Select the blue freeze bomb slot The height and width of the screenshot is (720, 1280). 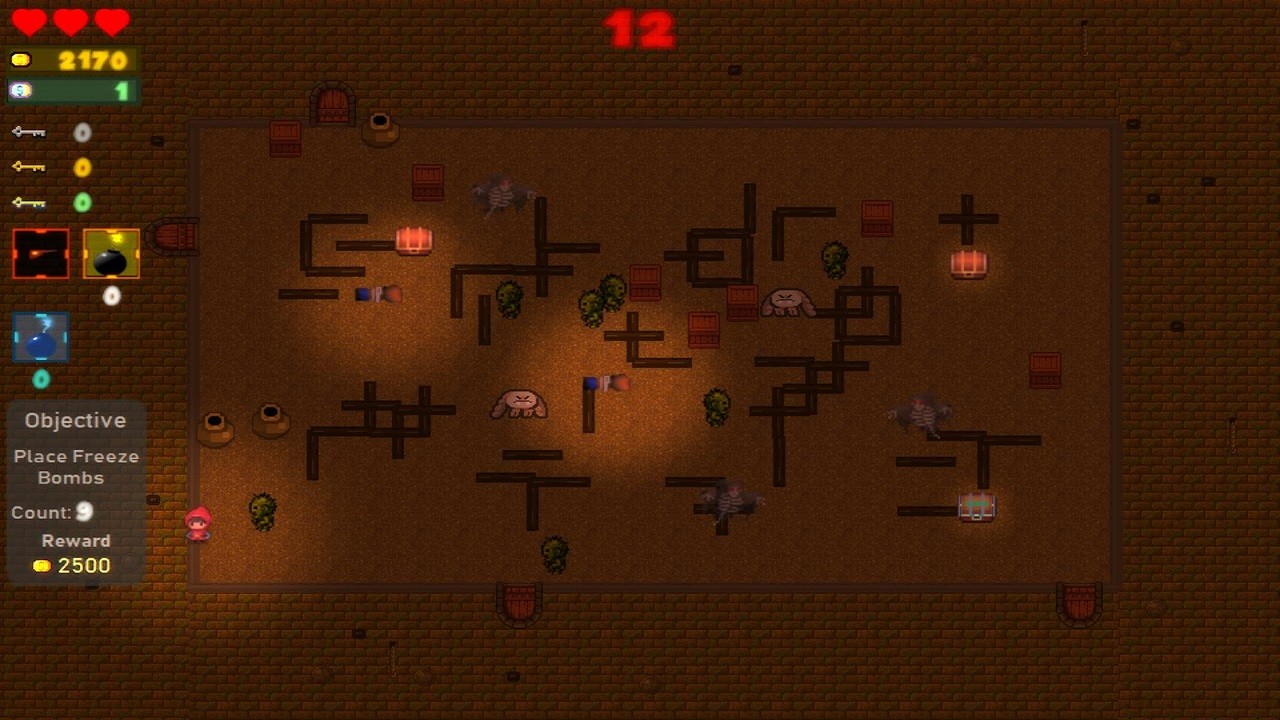[41, 337]
